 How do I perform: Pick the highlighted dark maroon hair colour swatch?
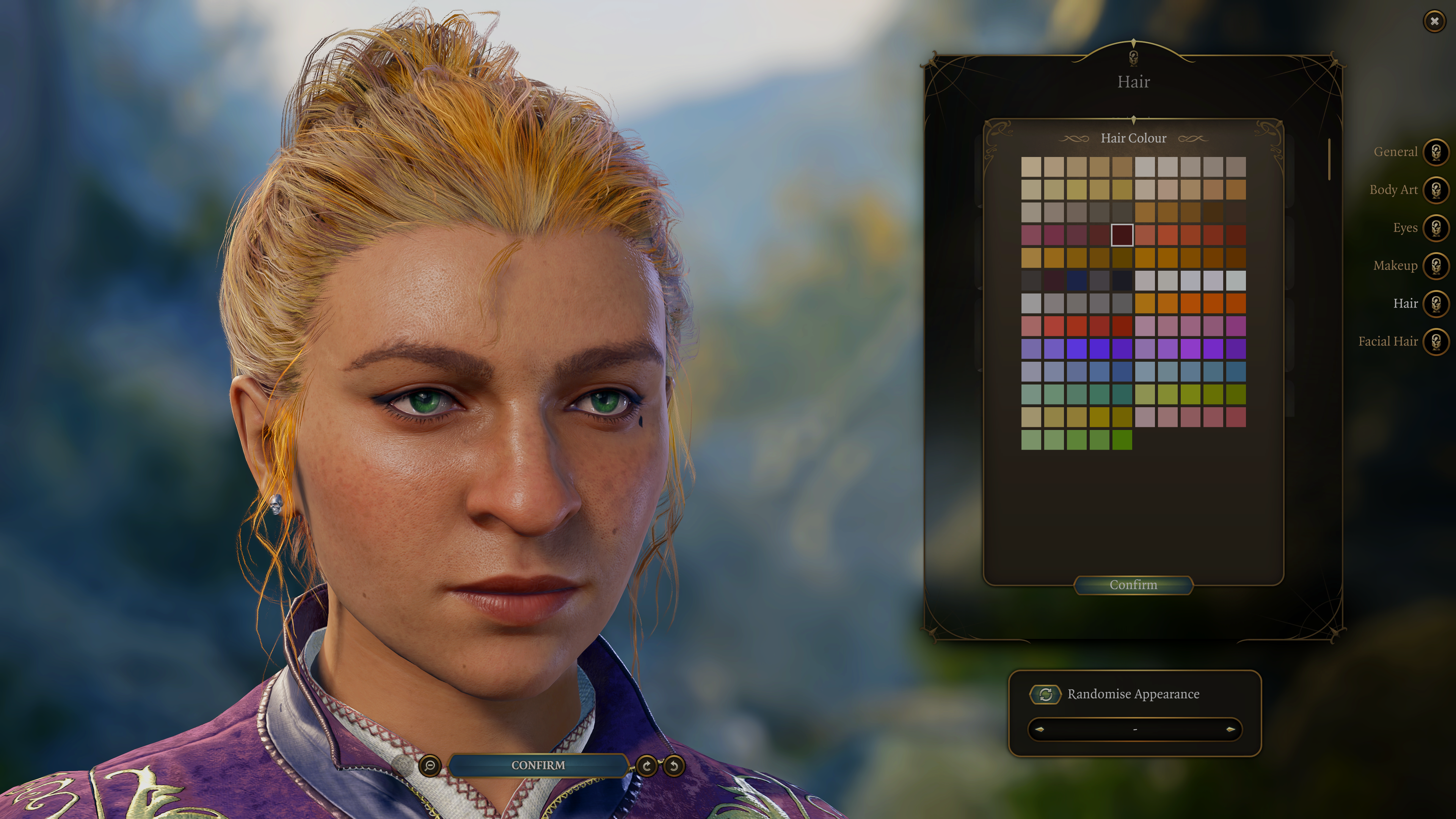1122,235
